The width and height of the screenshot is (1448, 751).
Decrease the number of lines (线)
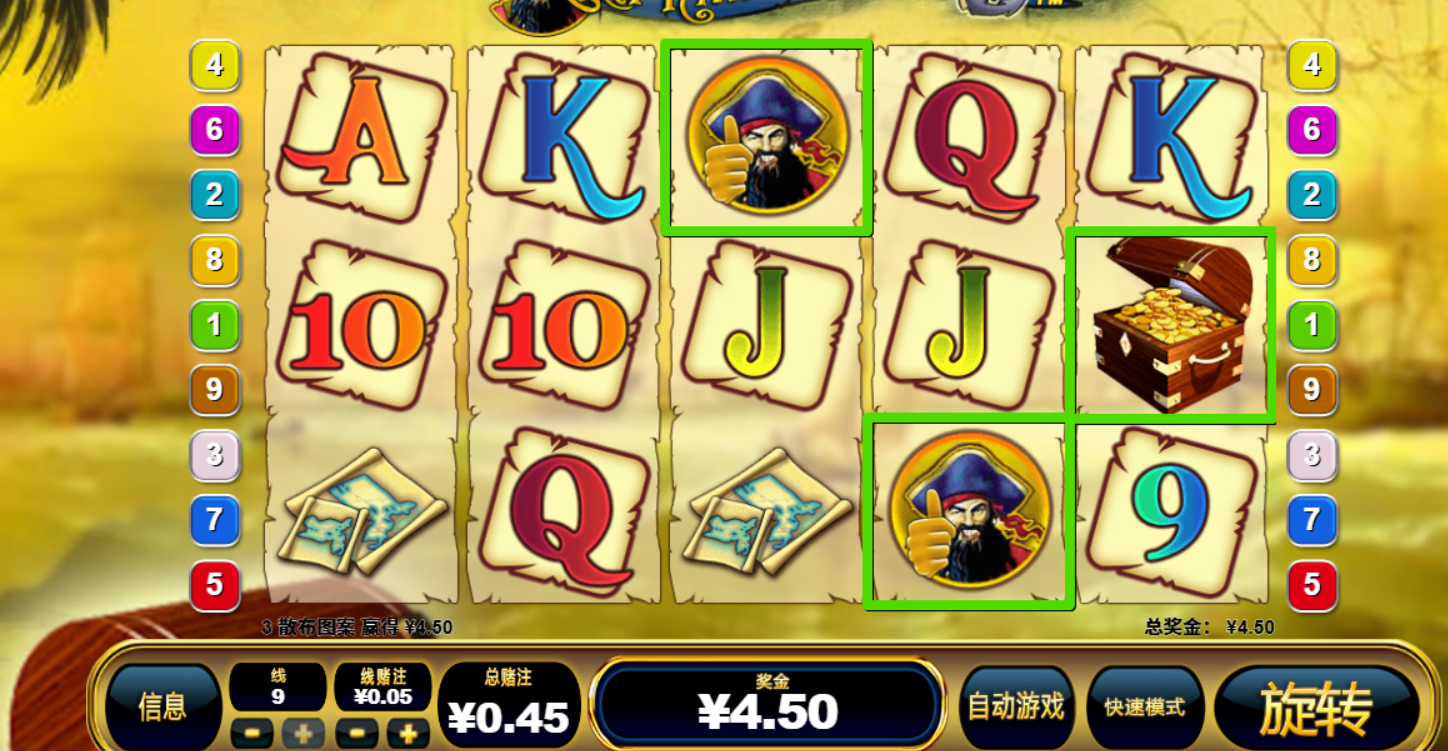coord(252,733)
